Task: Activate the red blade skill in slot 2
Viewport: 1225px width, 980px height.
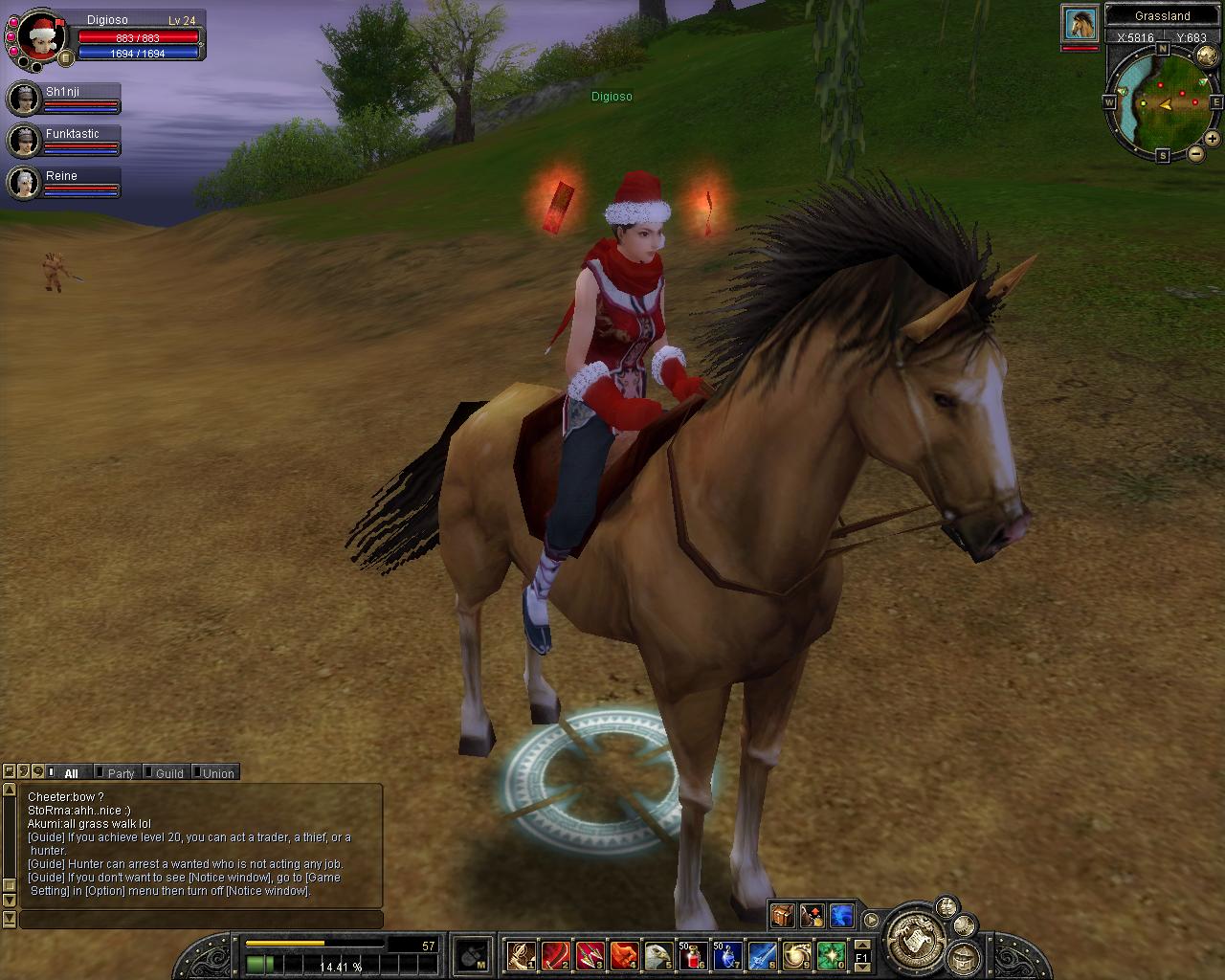Action: click(555, 954)
